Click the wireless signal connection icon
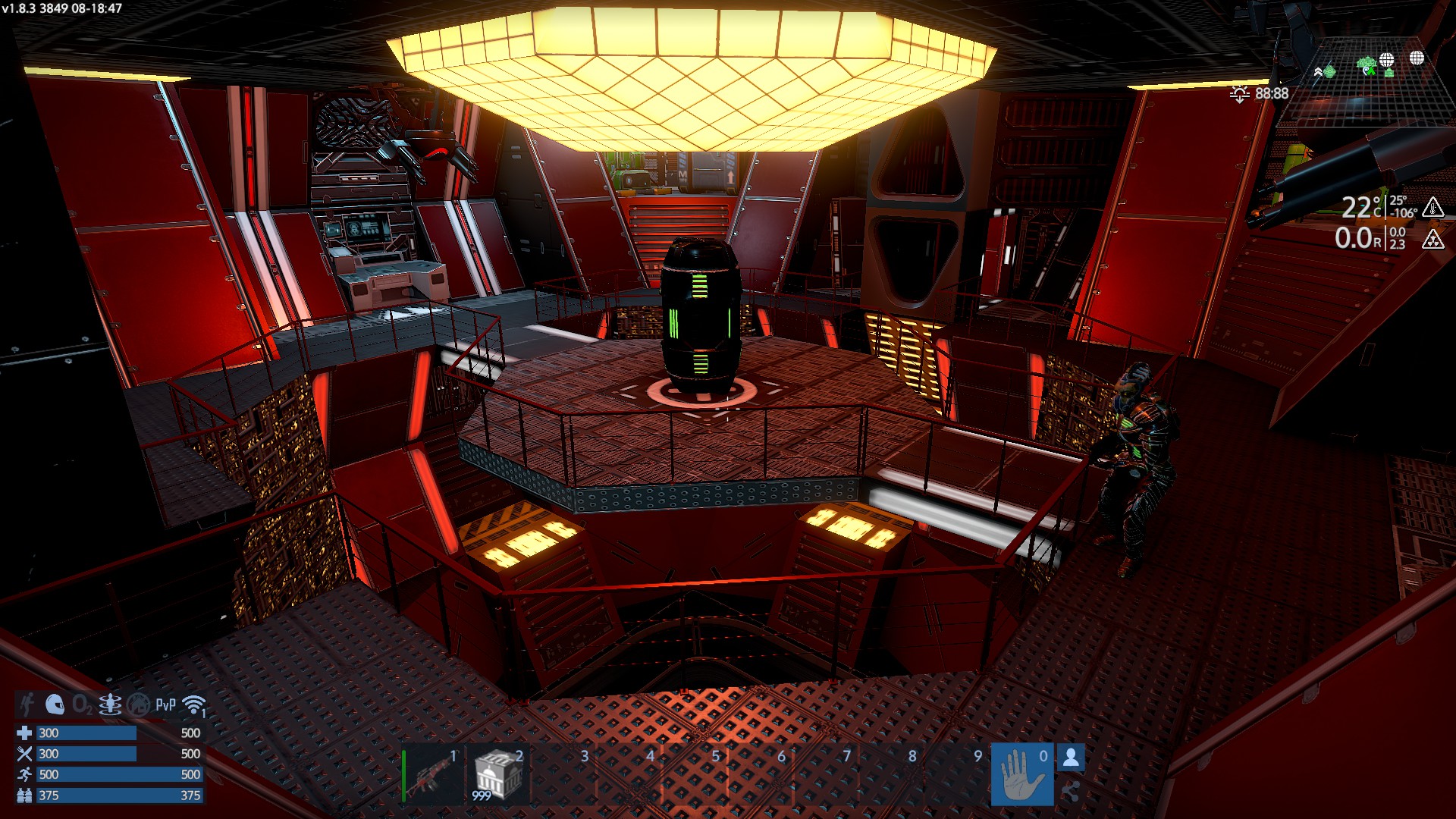Viewport: 1456px width, 819px height. coord(195,705)
